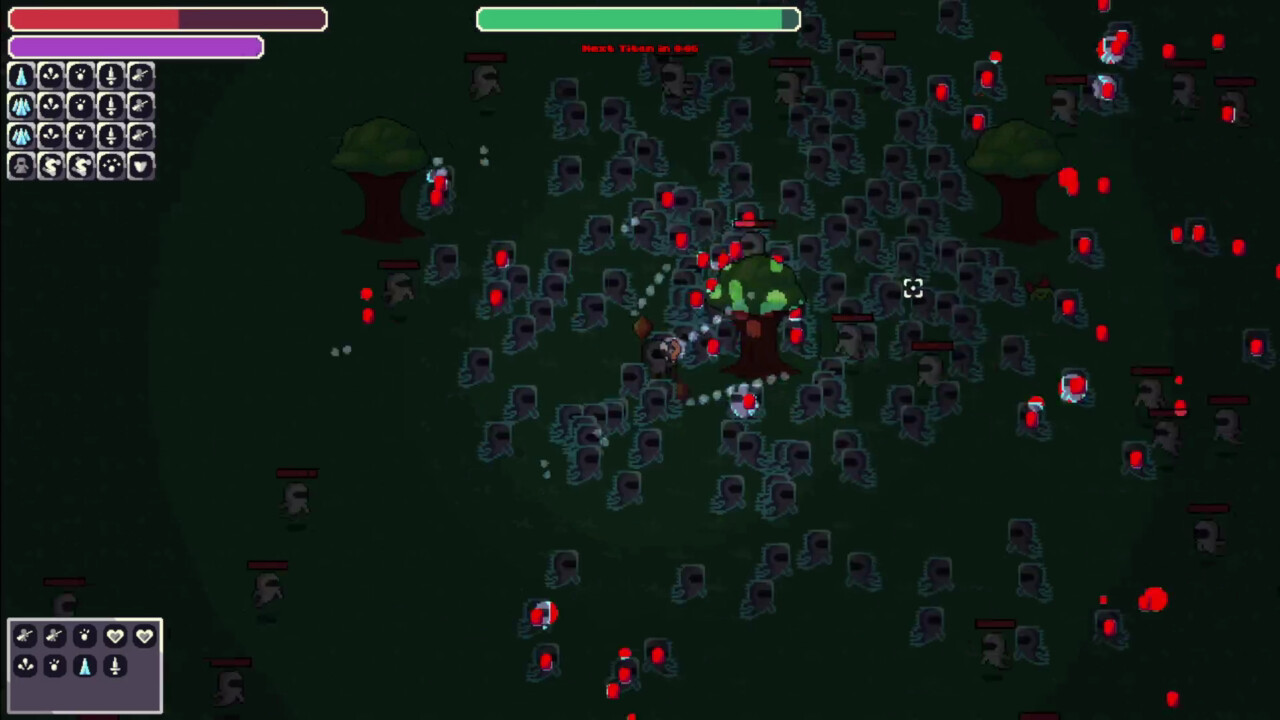Click the crosshair target marker on the field
The width and height of the screenshot is (1280, 720).
(x=912, y=289)
